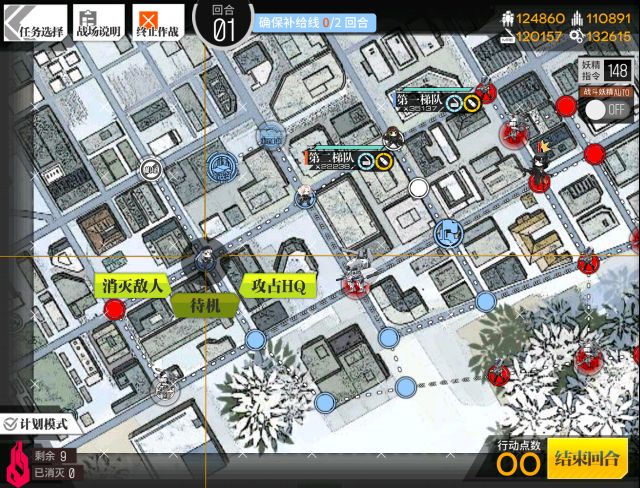
Task: Select the 第一梯队 echelon label
Action: click(419, 100)
